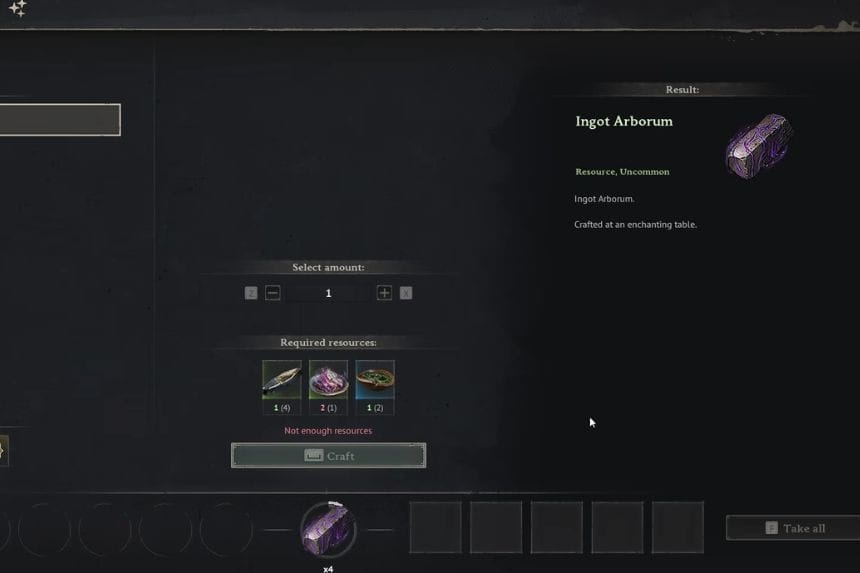The width and height of the screenshot is (860, 573).
Task: Click the Ingot Arborum in the crafting queue
Action: [x=328, y=529]
